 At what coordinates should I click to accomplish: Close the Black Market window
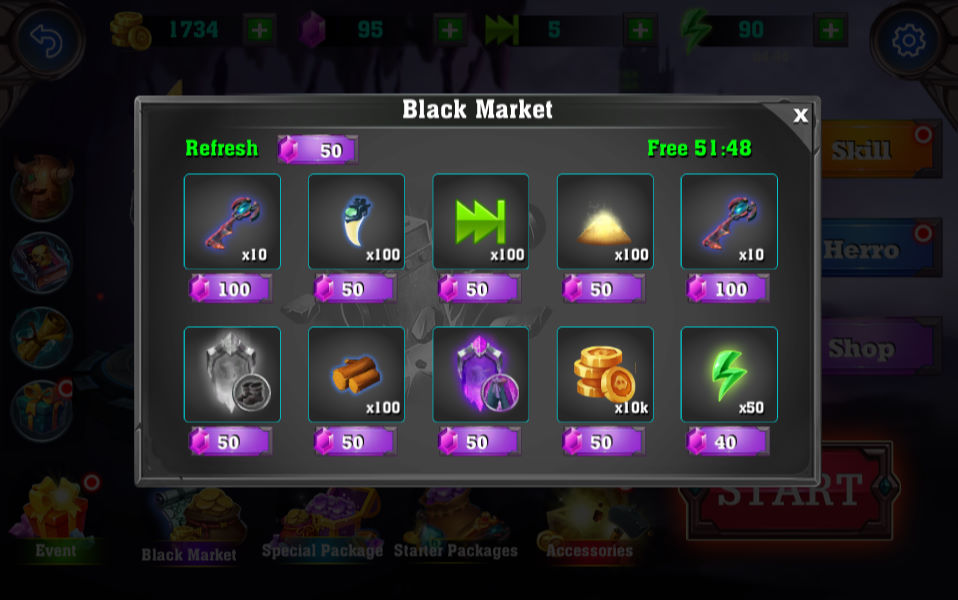point(800,115)
